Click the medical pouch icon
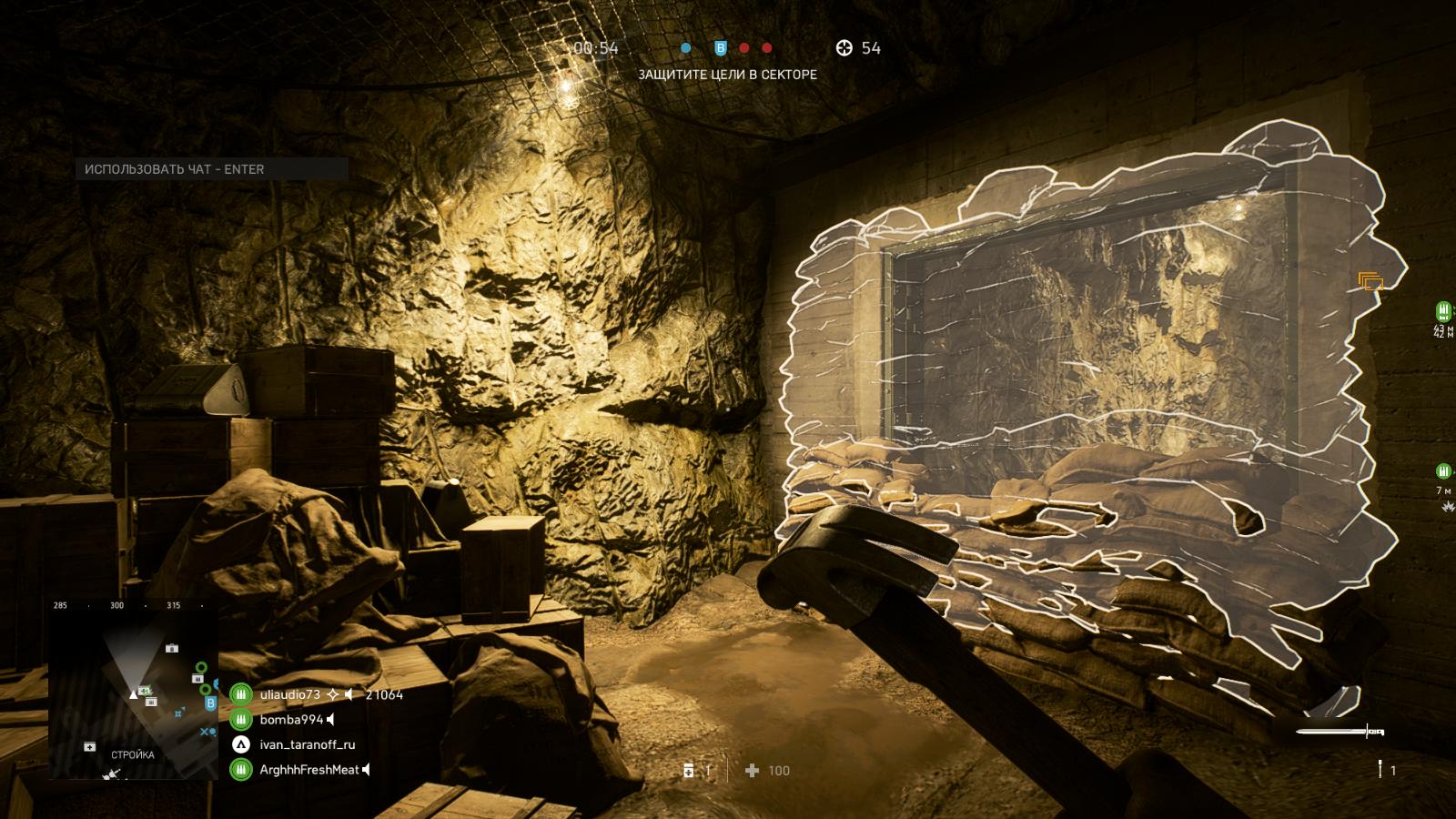The height and width of the screenshot is (819, 1456). click(x=689, y=771)
